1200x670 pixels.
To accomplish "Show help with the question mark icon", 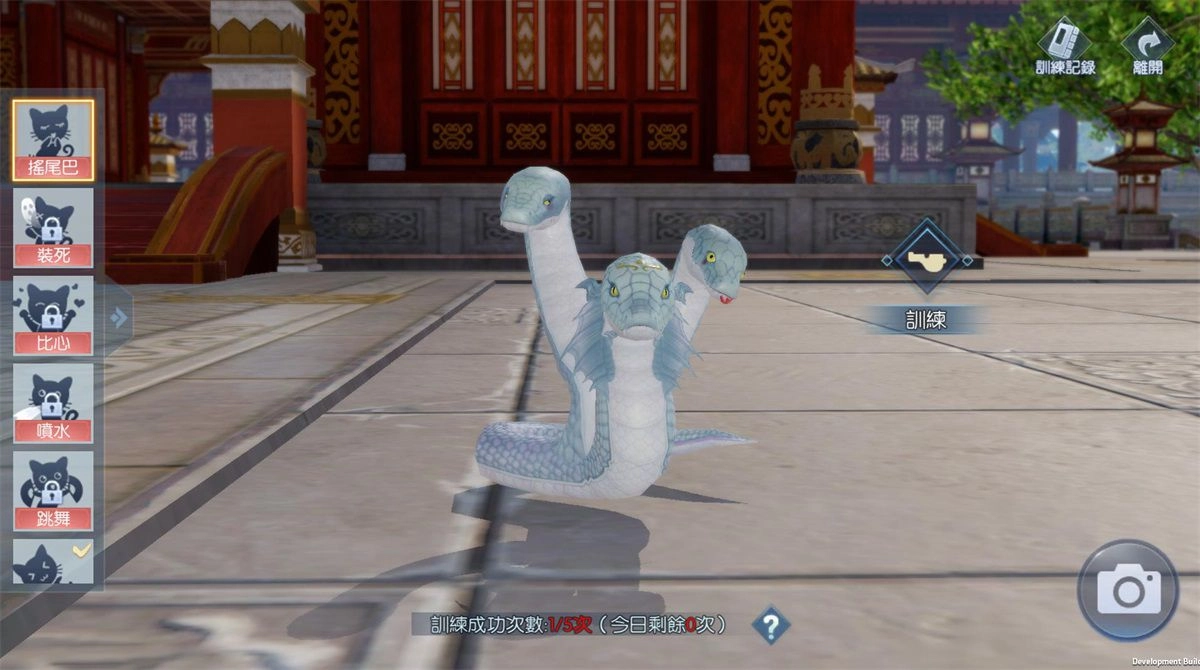I will click(770, 626).
